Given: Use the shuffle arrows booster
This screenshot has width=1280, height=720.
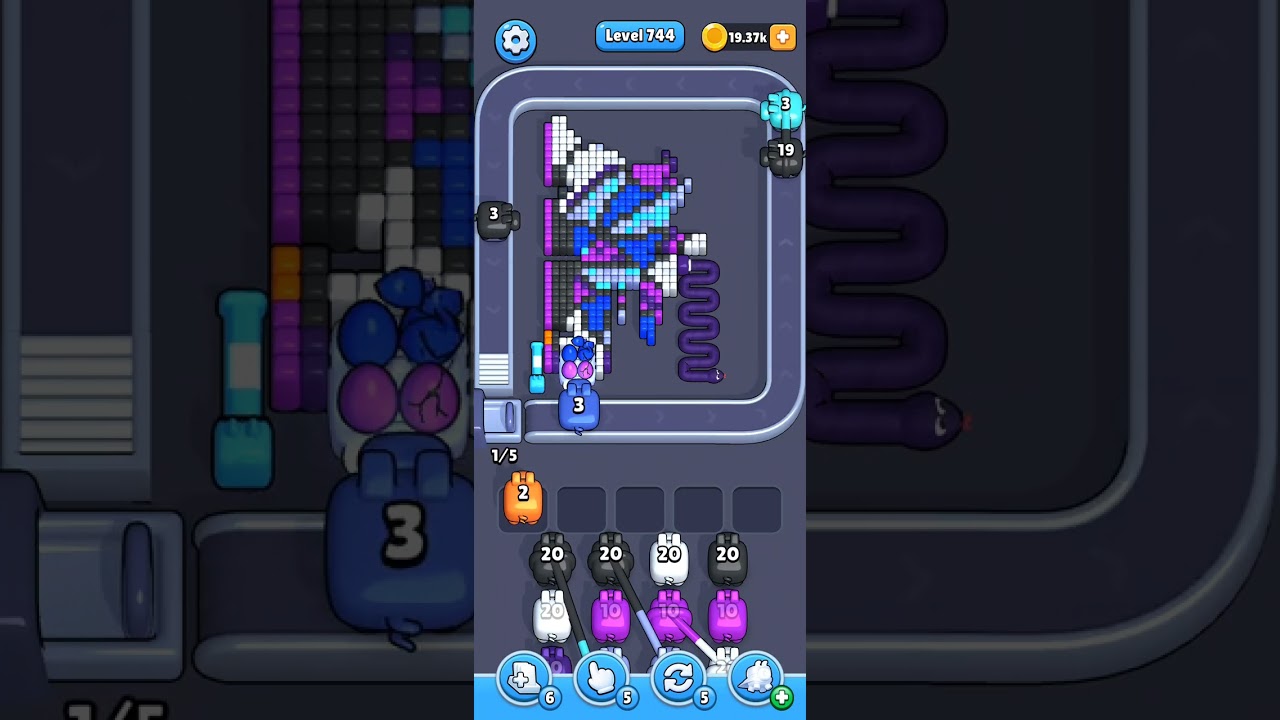Looking at the screenshot, I should [x=678, y=678].
